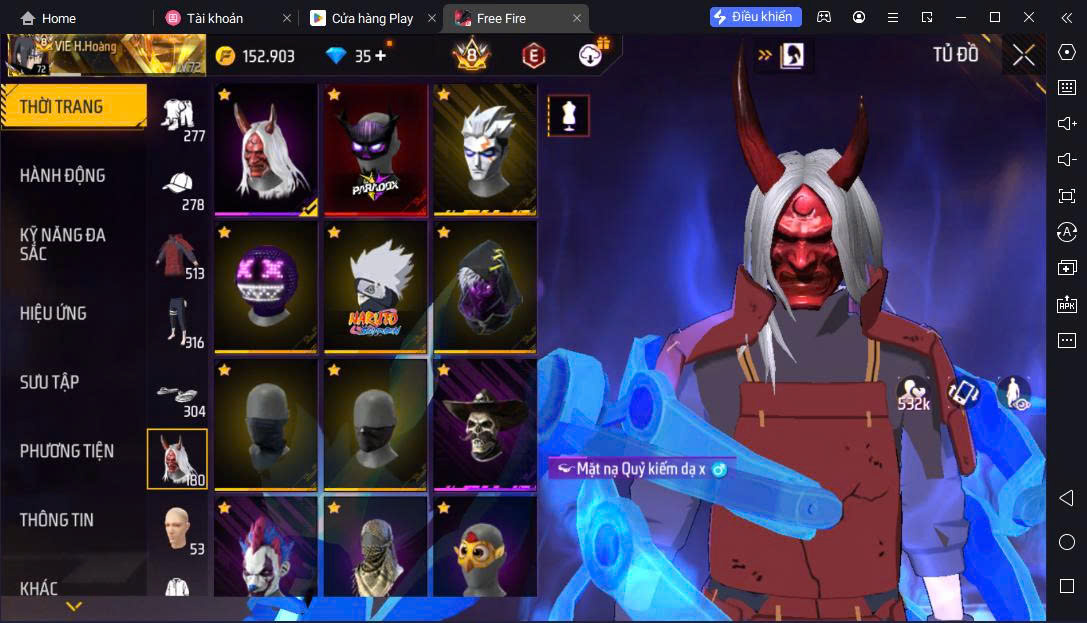Pick the Naruto Kakashi head item
Viewport: 1087px width, 623px height.
375,287
